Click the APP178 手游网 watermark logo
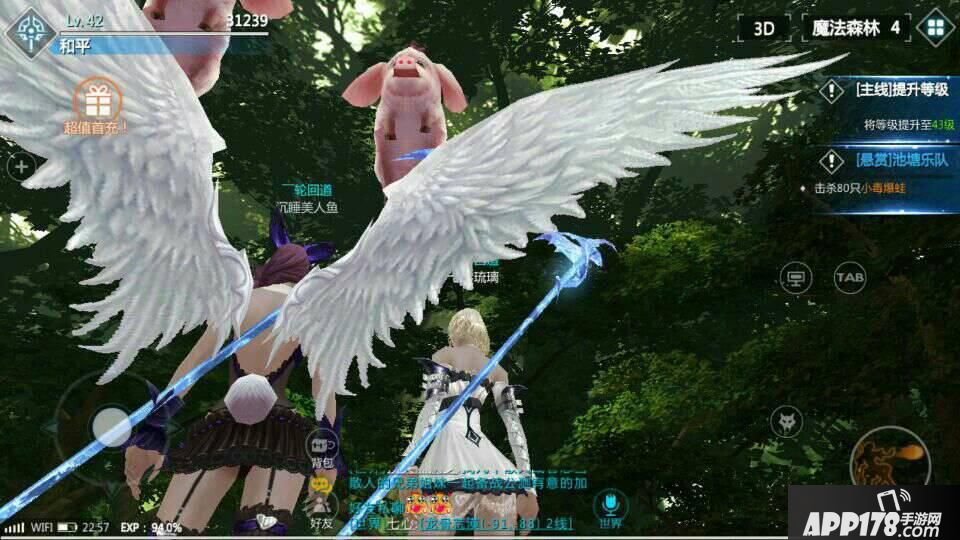Image resolution: width=960 pixels, height=540 pixels. click(x=872, y=512)
